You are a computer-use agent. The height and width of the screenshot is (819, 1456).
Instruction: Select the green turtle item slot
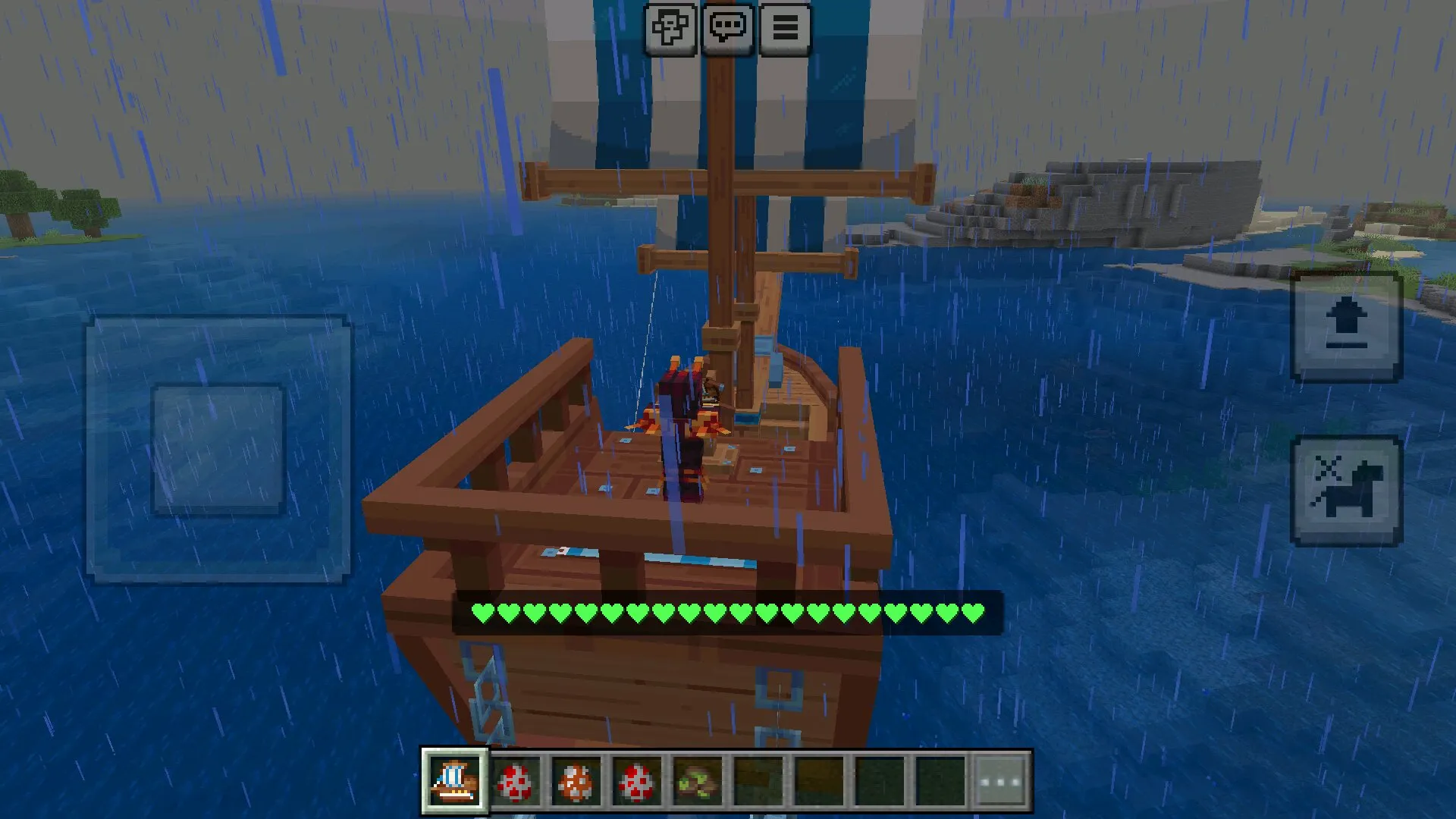coord(697,782)
